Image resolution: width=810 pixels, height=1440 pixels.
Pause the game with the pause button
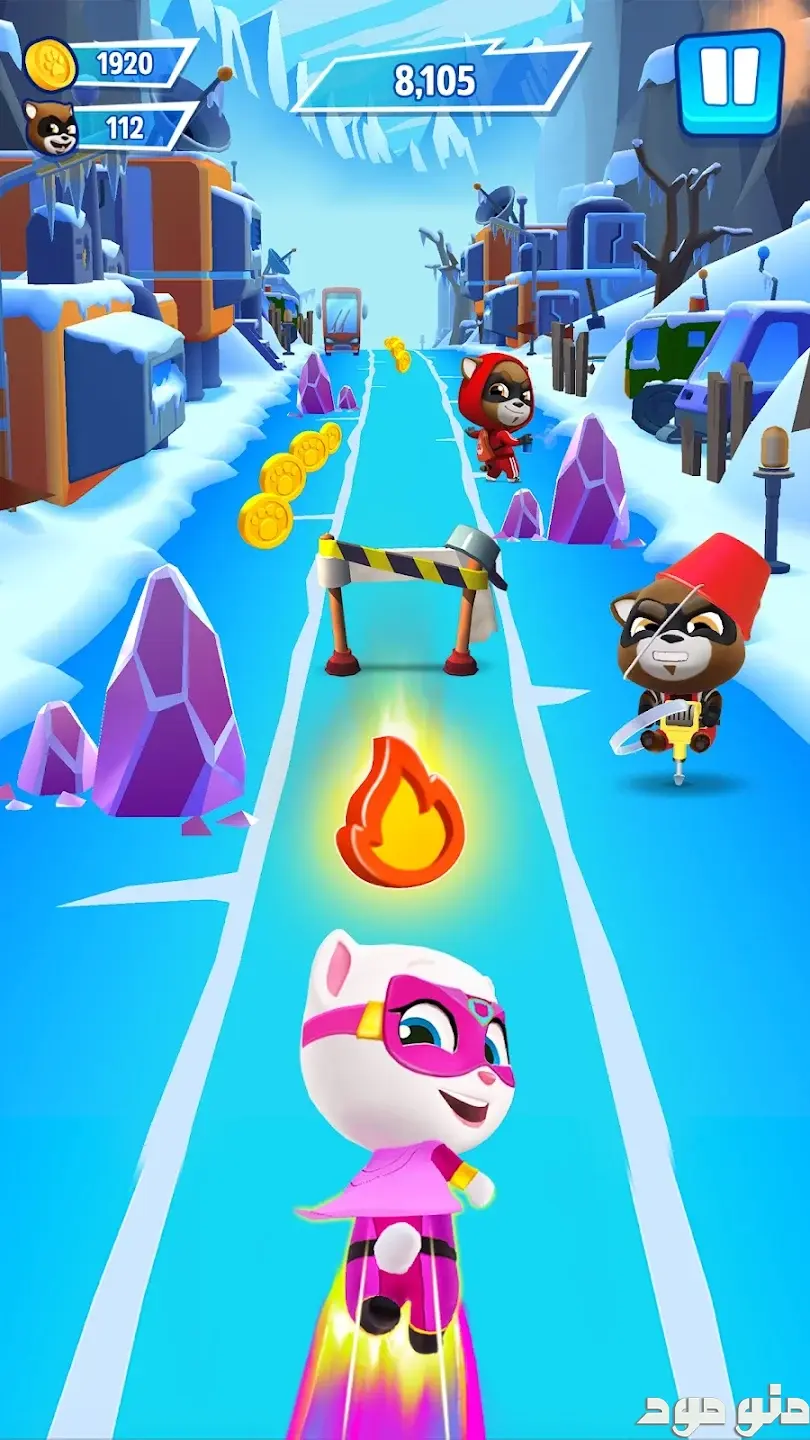click(x=729, y=82)
